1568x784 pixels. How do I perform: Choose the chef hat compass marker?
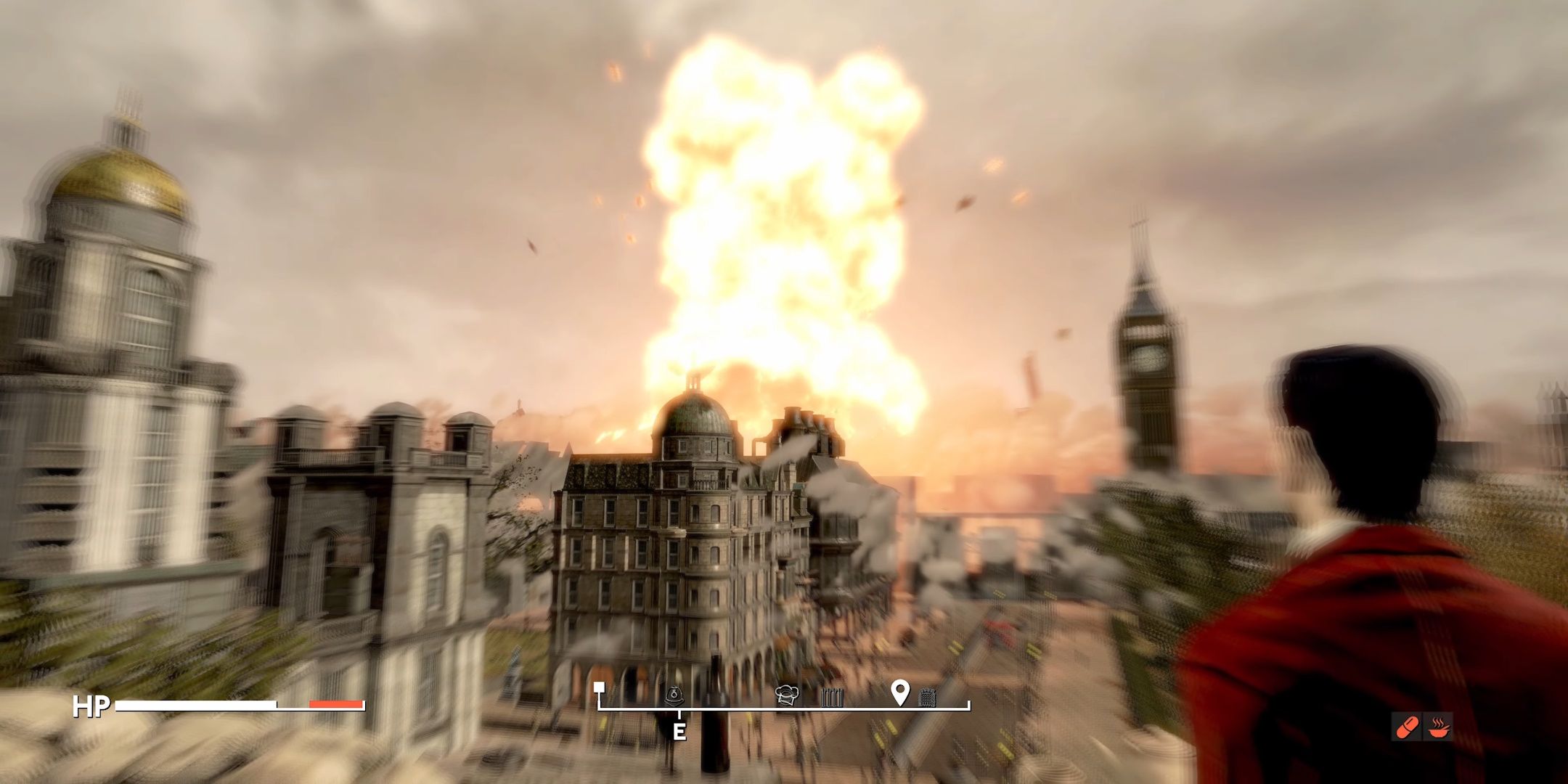(787, 695)
